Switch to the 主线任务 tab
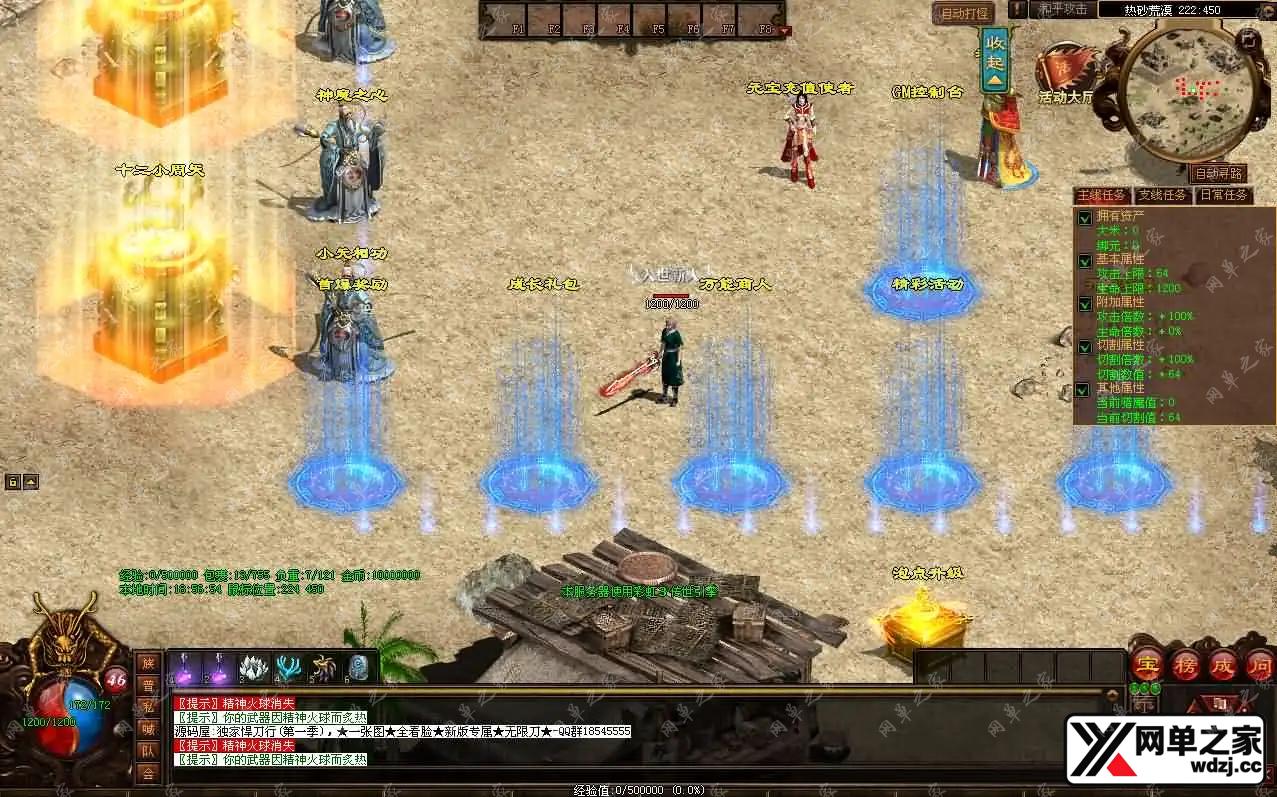This screenshot has width=1277, height=797. point(1101,195)
